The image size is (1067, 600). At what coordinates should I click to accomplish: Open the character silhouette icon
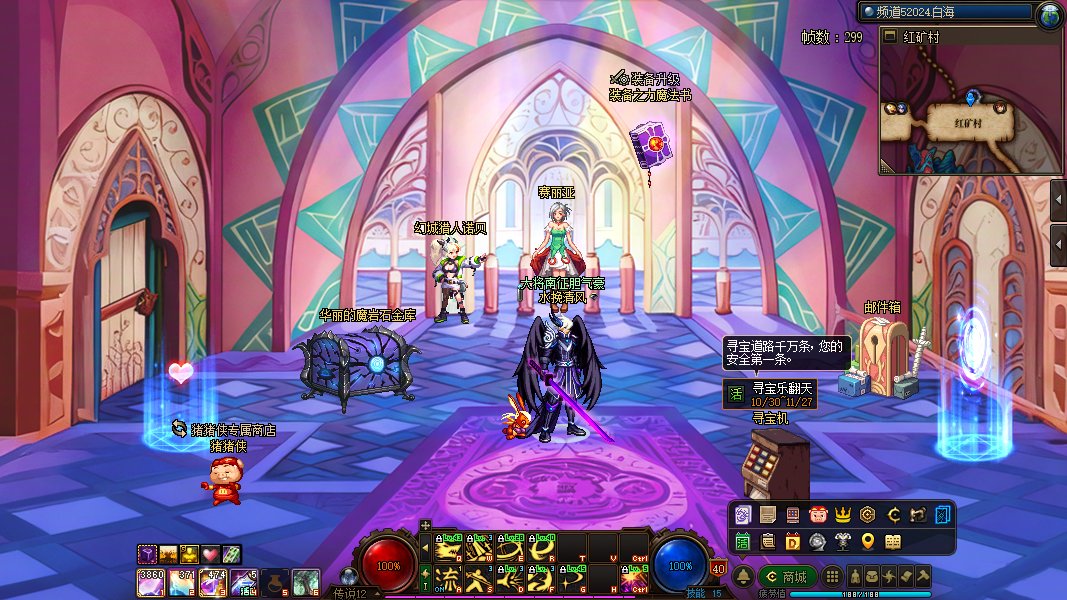[856, 577]
